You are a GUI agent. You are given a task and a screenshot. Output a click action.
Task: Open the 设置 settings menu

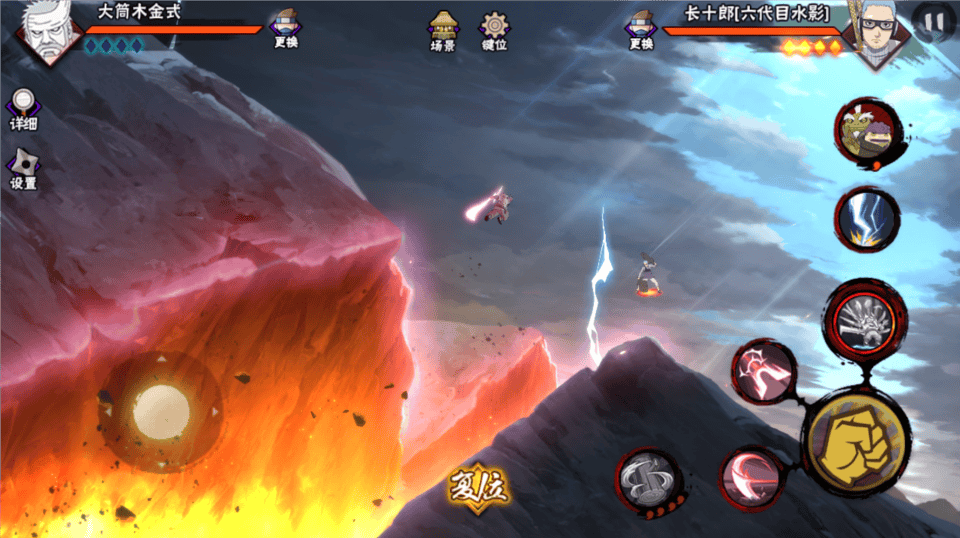(x=23, y=168)
